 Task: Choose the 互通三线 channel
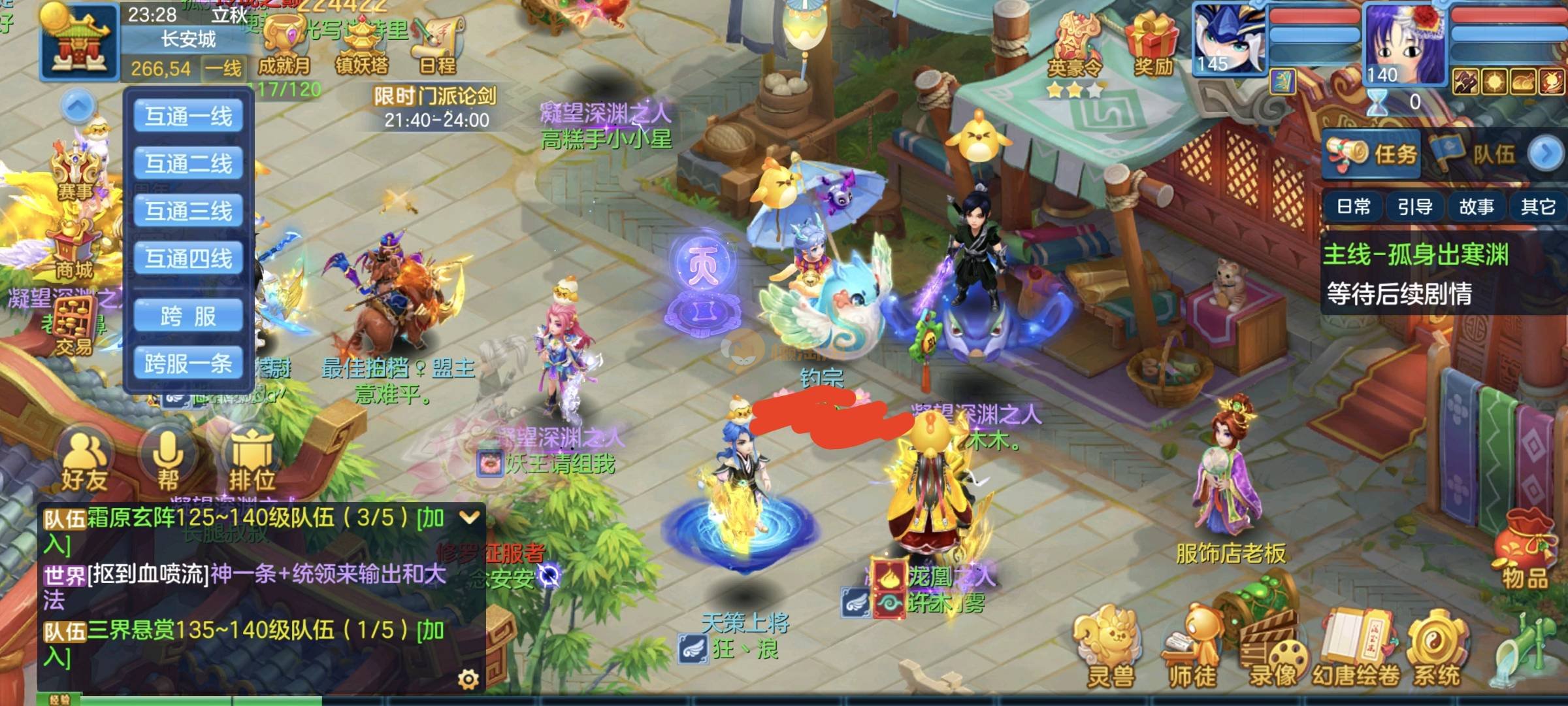coord(188,210)
